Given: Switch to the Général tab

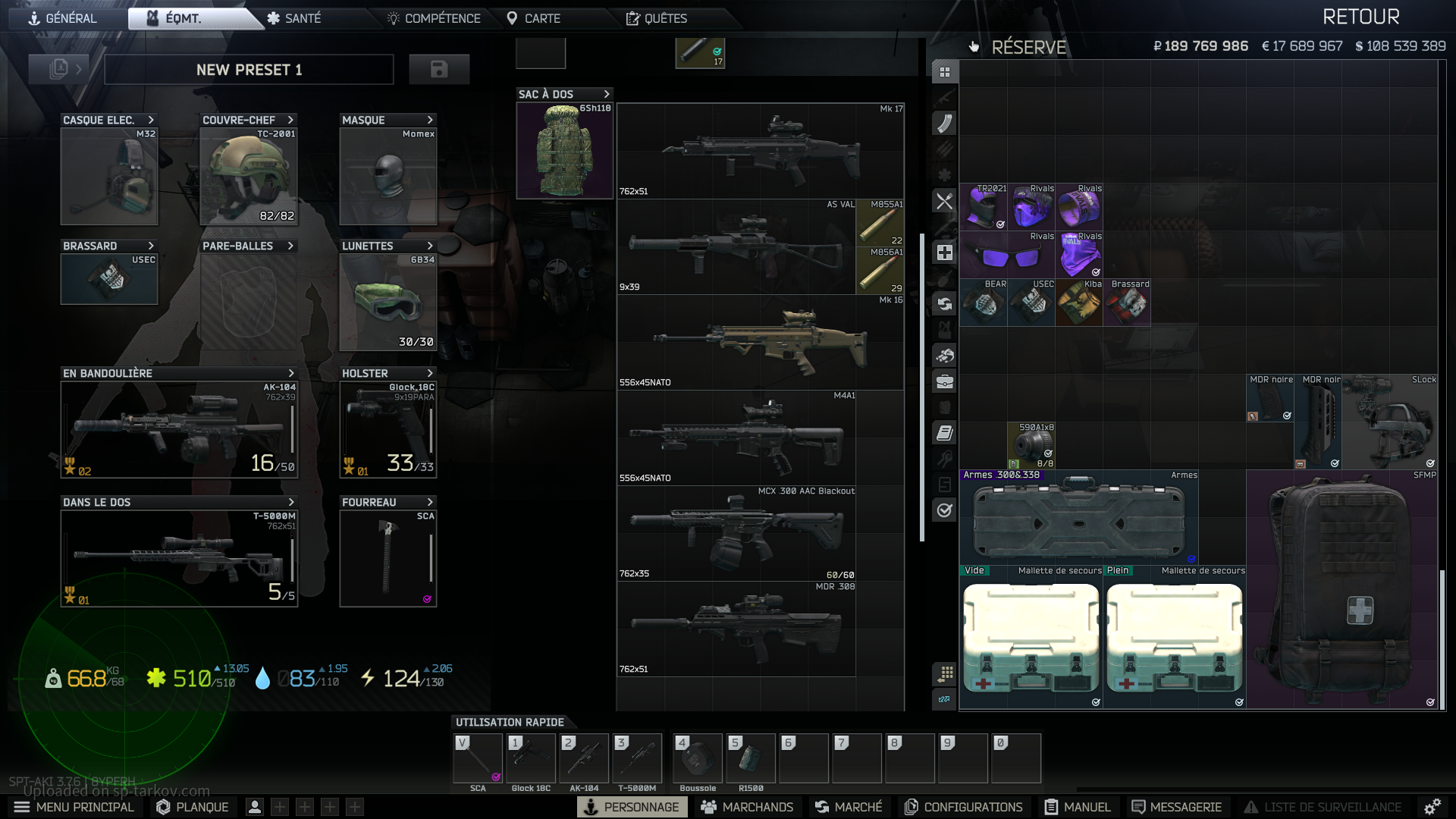Looking at the screenshot, I should [x=63, y=18].
